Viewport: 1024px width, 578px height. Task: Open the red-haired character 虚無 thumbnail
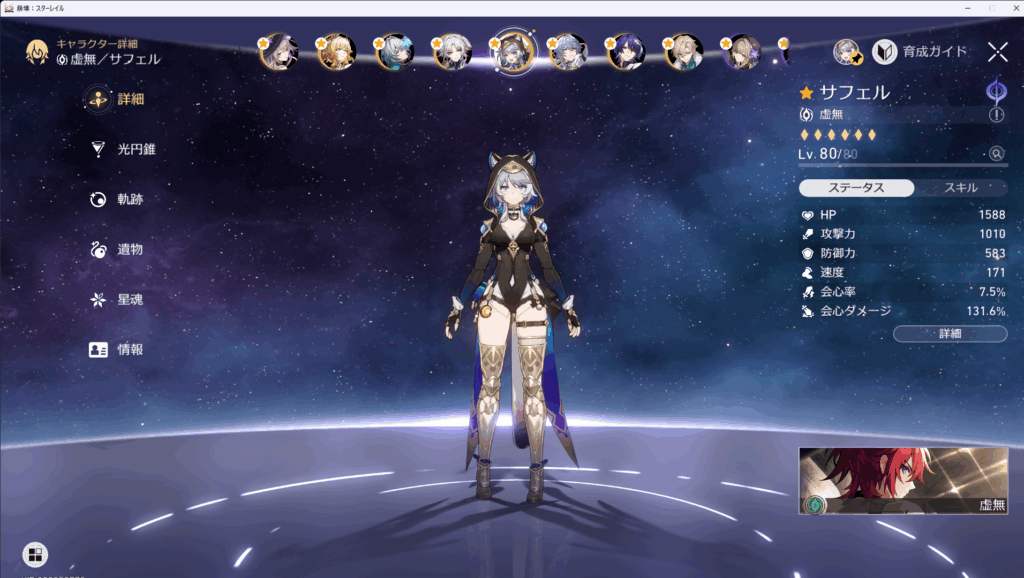click(x=903, y=481)
